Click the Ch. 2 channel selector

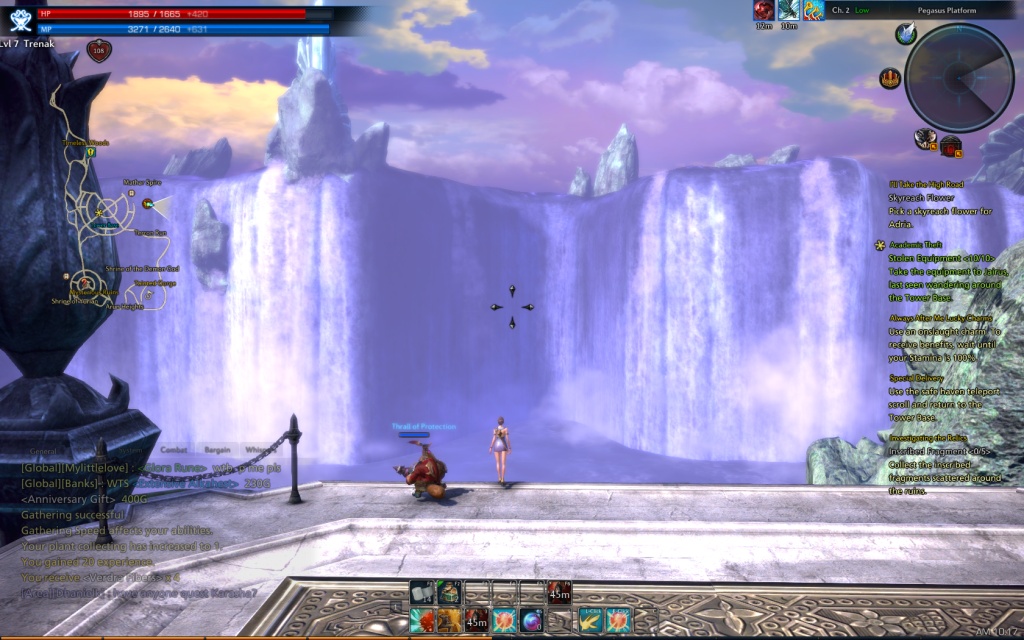tap(842, 10)
